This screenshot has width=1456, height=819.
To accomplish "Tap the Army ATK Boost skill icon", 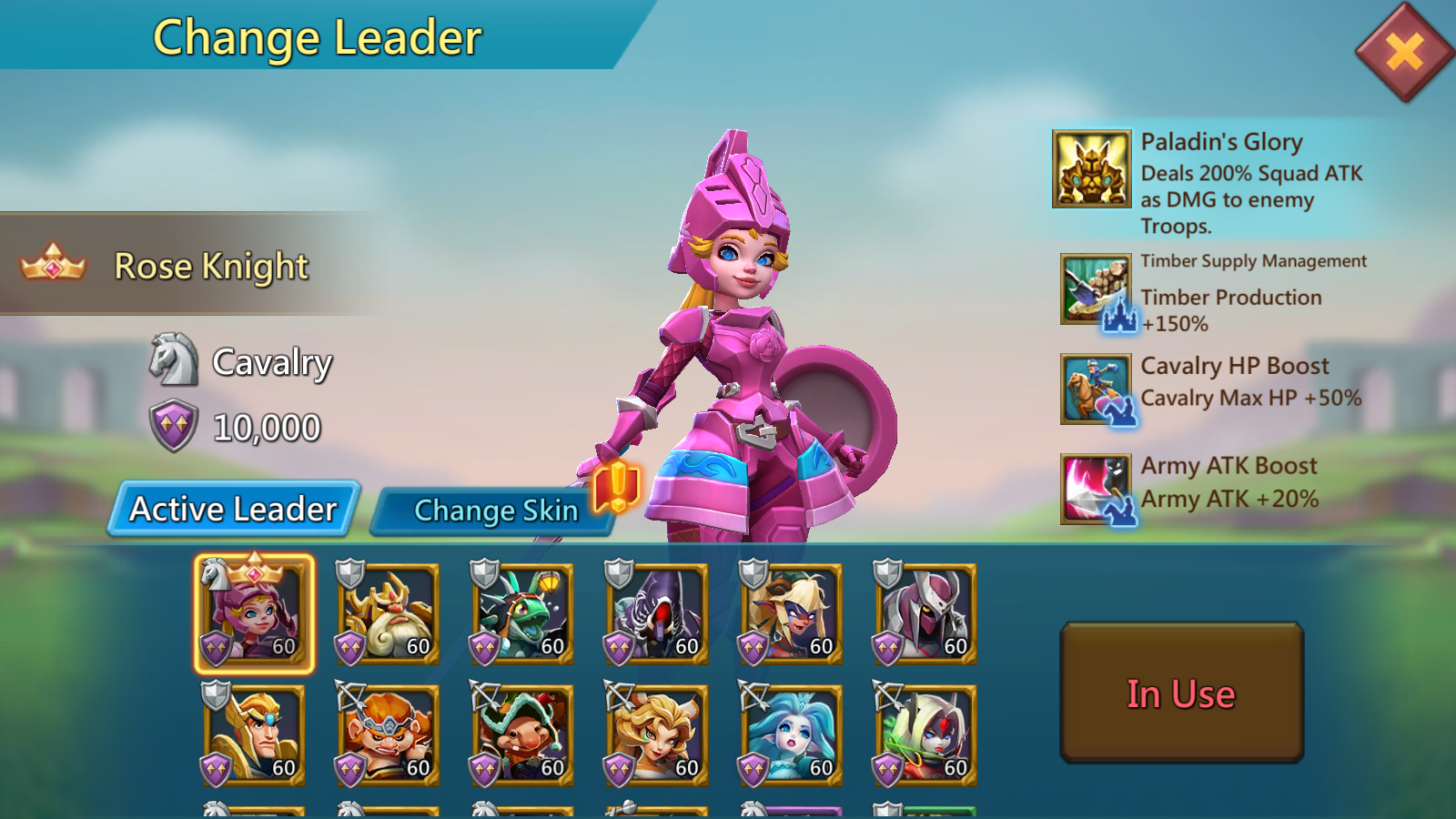I will point(1096,489).
